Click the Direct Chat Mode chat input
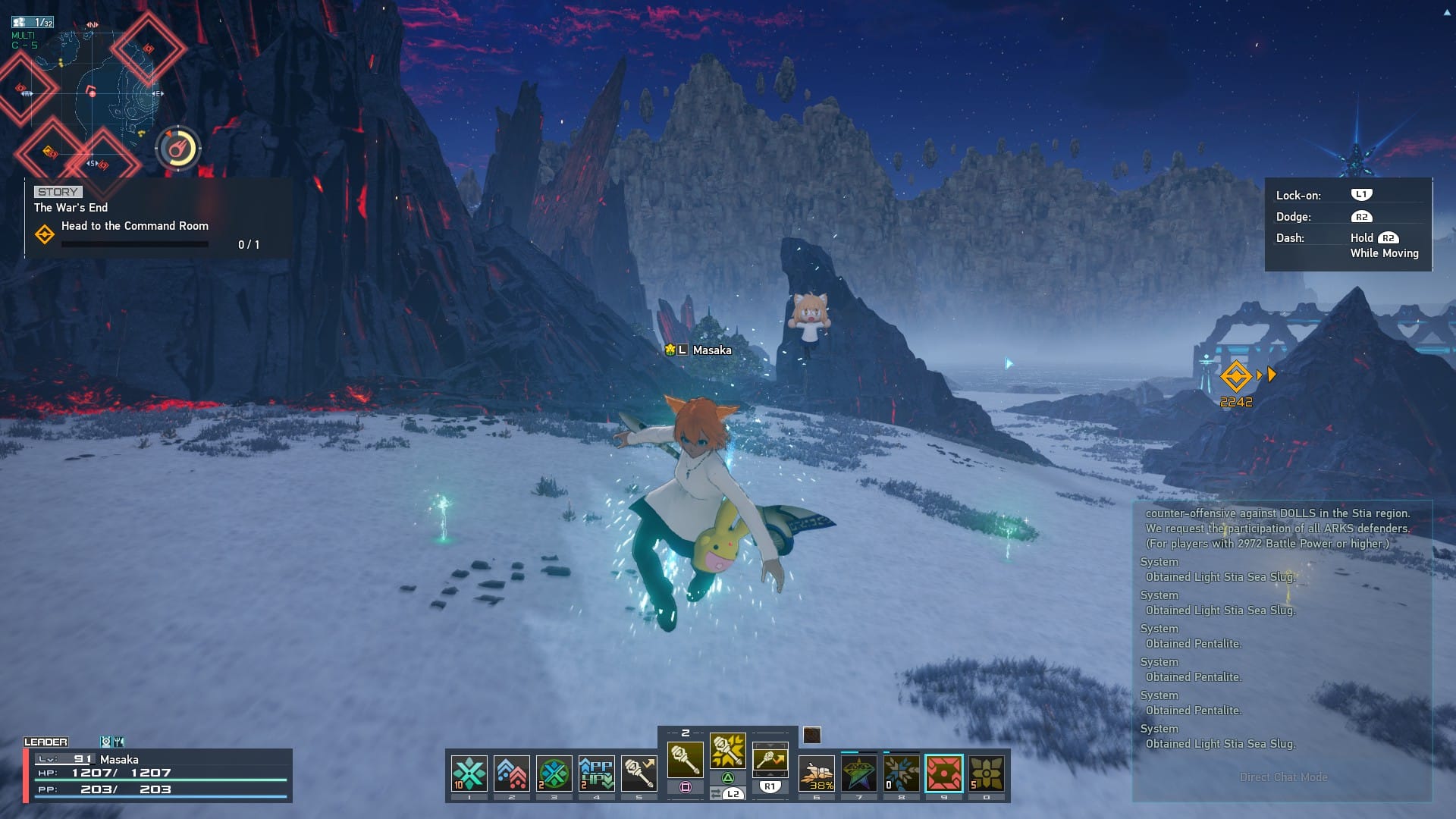1456x819 pixels. click(x=1282, y=777)
